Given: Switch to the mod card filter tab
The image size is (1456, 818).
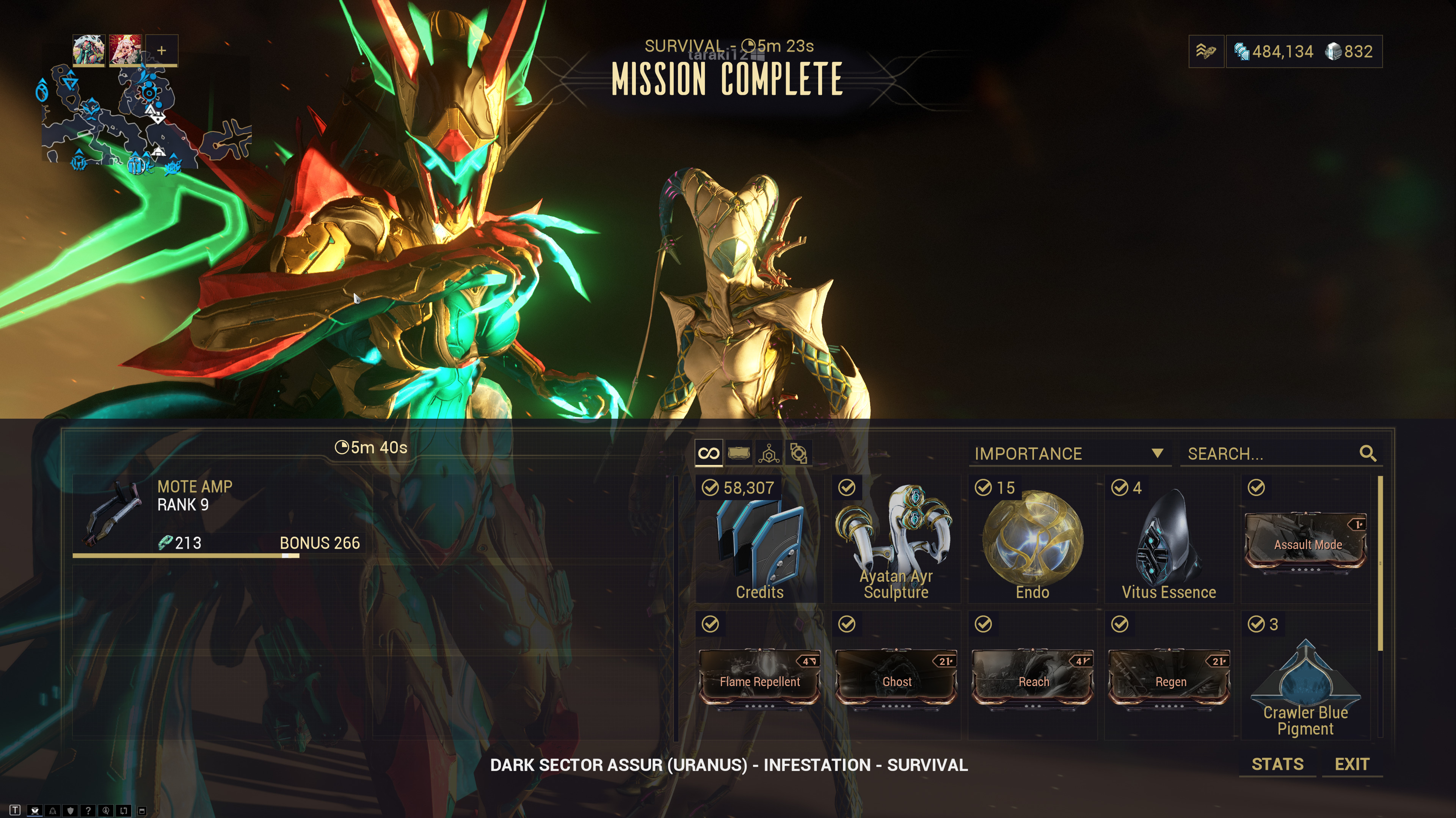Looking at the screenshot, I should coord(739,453).
